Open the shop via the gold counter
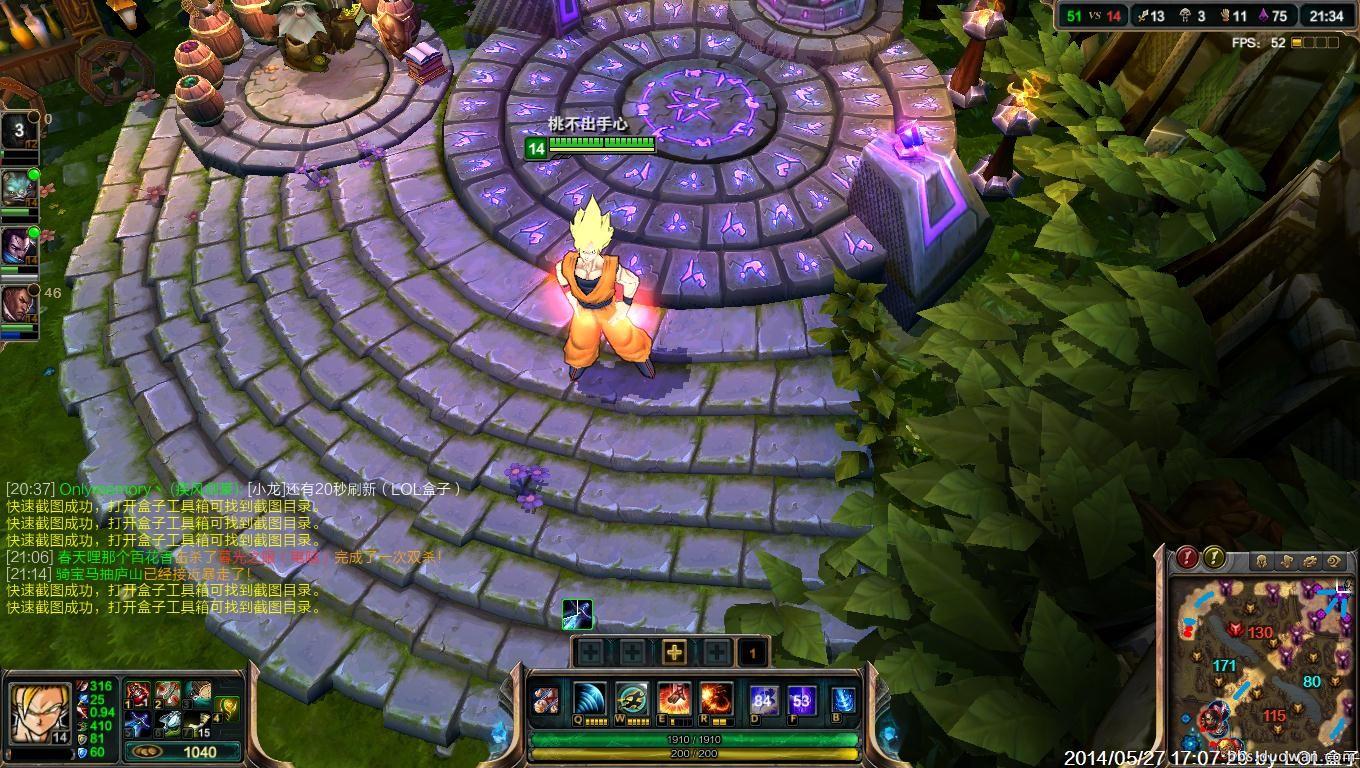Image resolution: width=1360 pixels, height=768 pixels. (183, 752)
